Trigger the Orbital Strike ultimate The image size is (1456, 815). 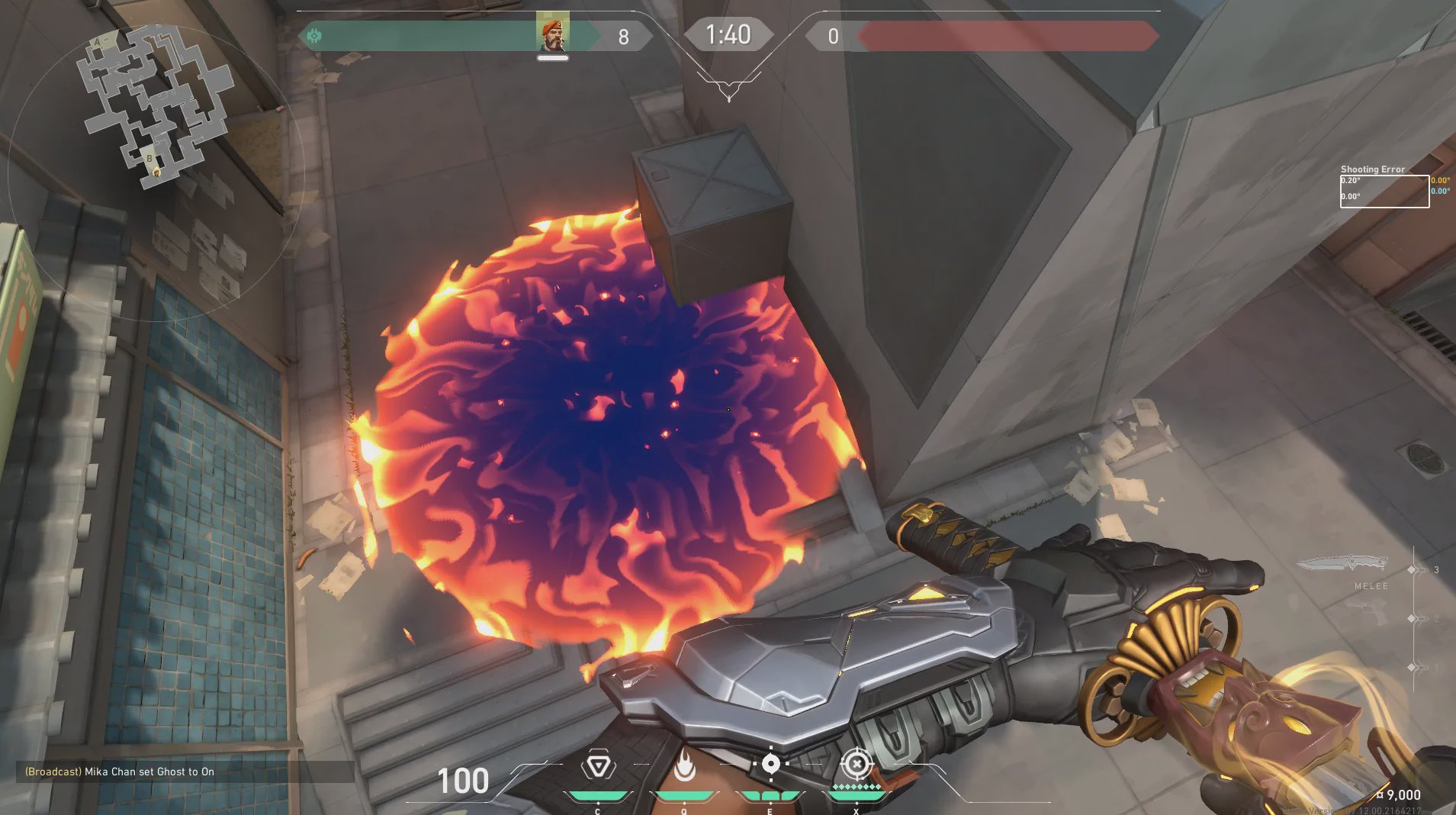(x=856, y=763)
